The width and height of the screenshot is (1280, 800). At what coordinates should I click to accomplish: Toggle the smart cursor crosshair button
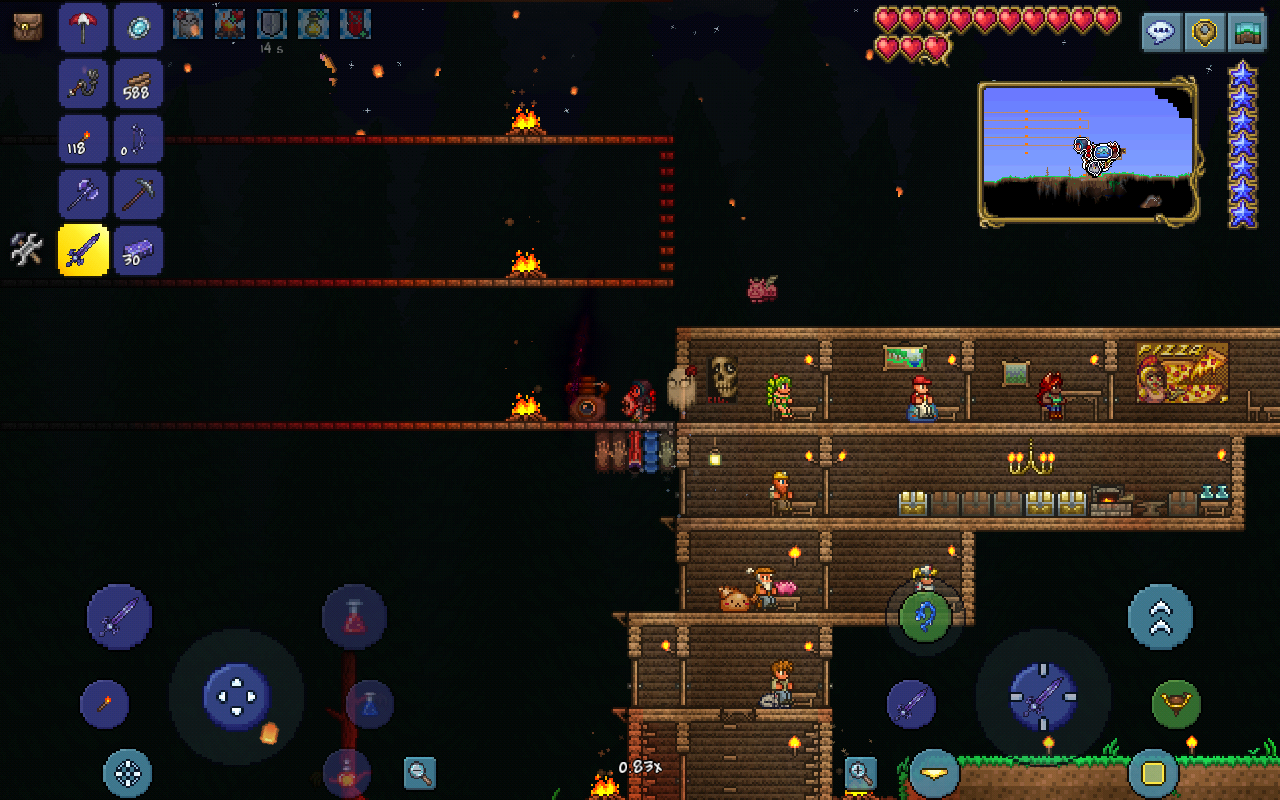pos(128,773)
